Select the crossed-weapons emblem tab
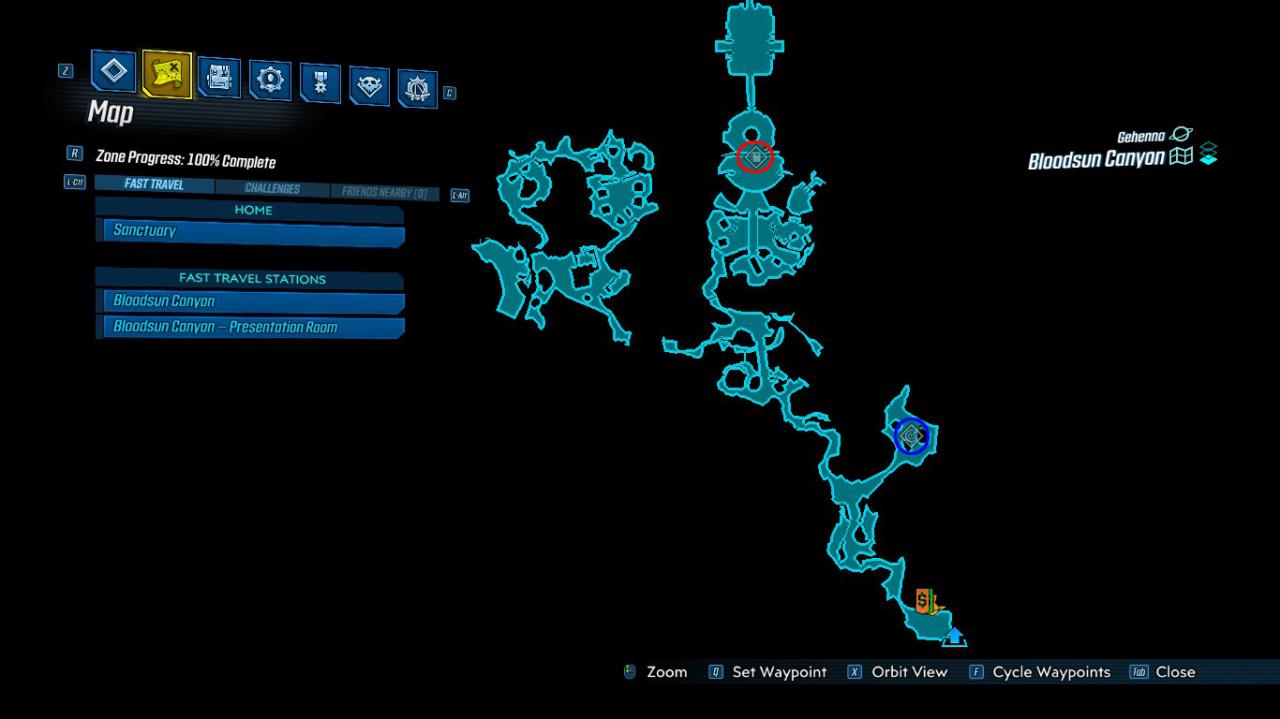1280x719 pixels. 417,90
